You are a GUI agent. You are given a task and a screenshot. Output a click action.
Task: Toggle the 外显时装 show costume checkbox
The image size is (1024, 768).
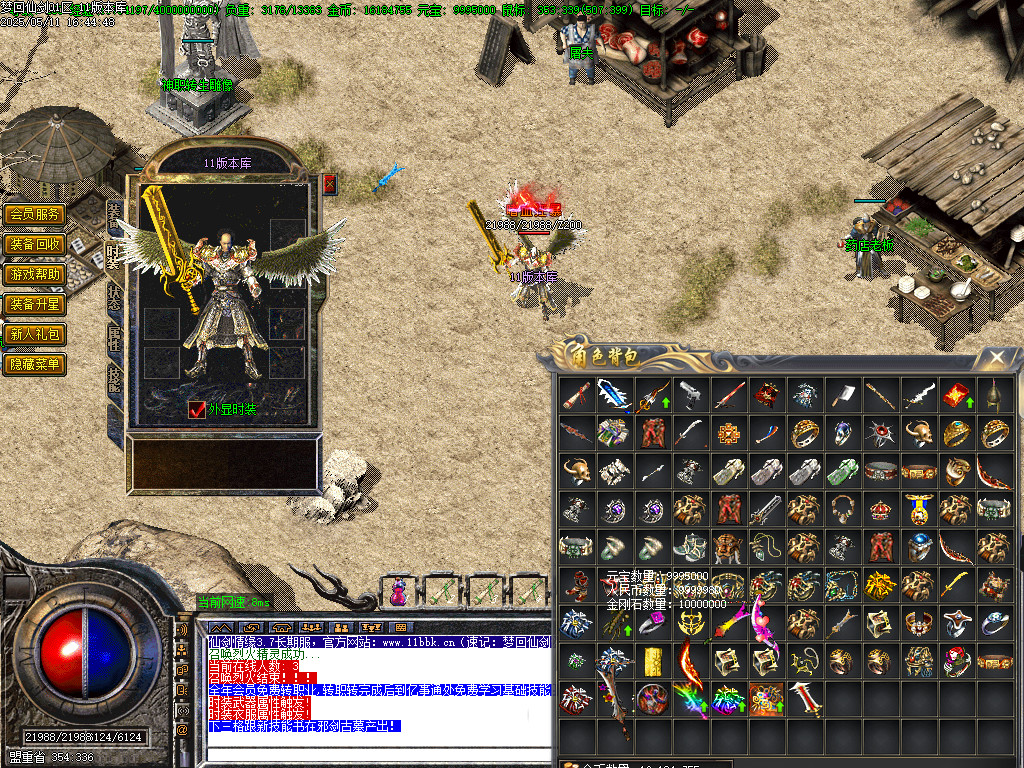click(x=196, y=409)
